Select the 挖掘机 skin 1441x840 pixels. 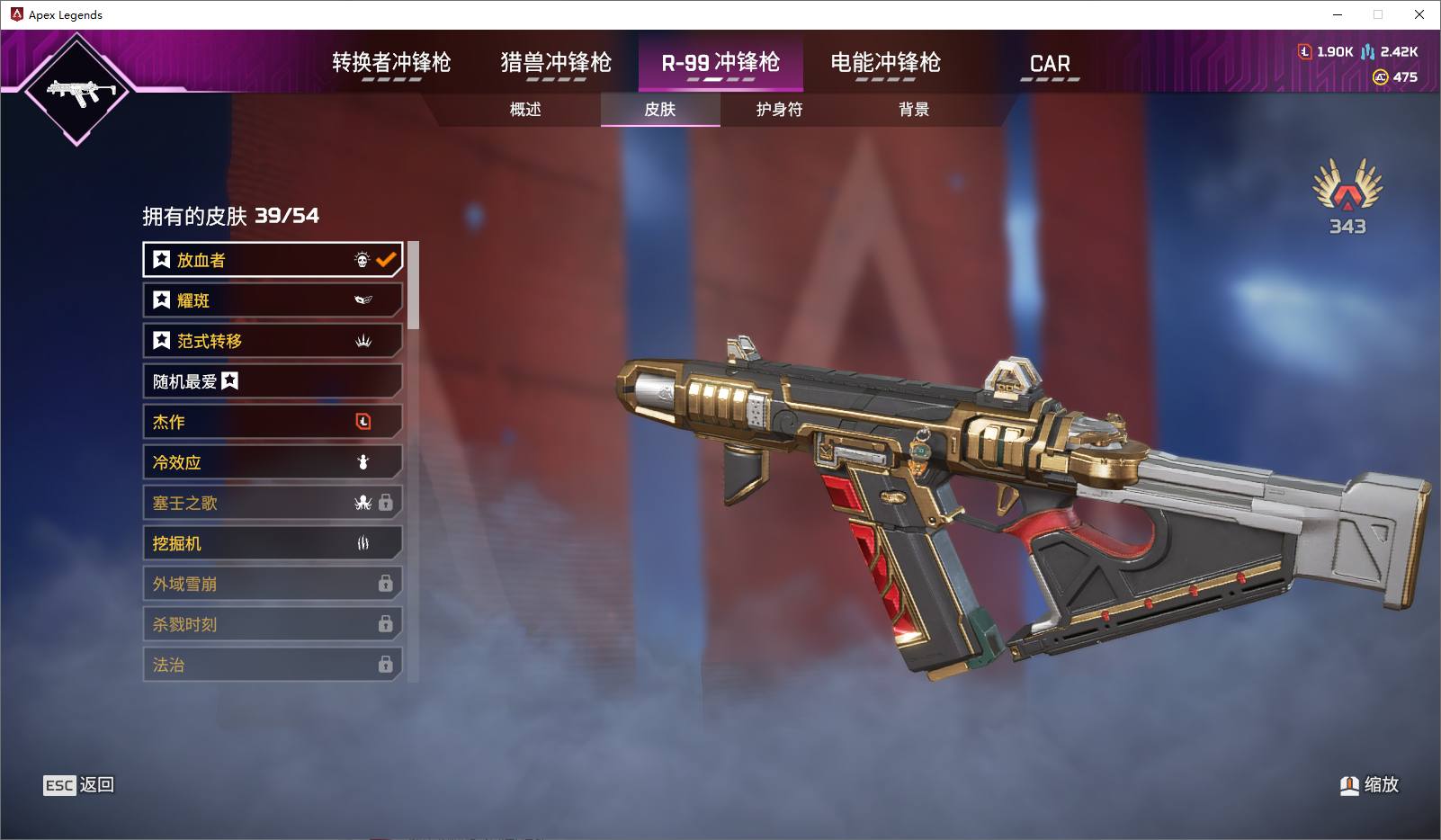[272, 543]
